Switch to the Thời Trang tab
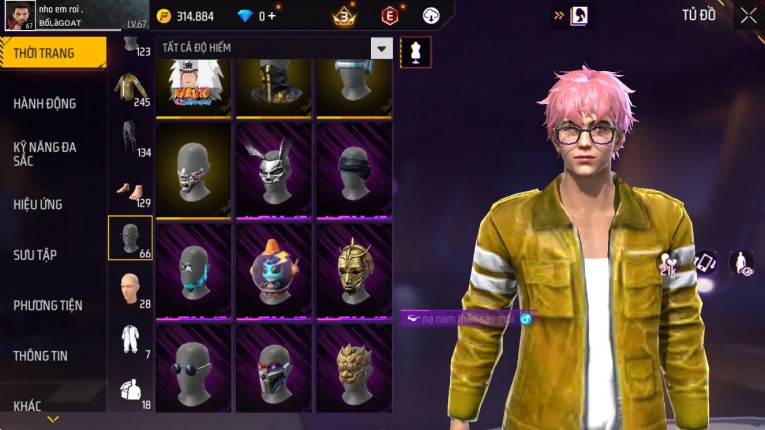The image size is (765, 430). point(52,53)
